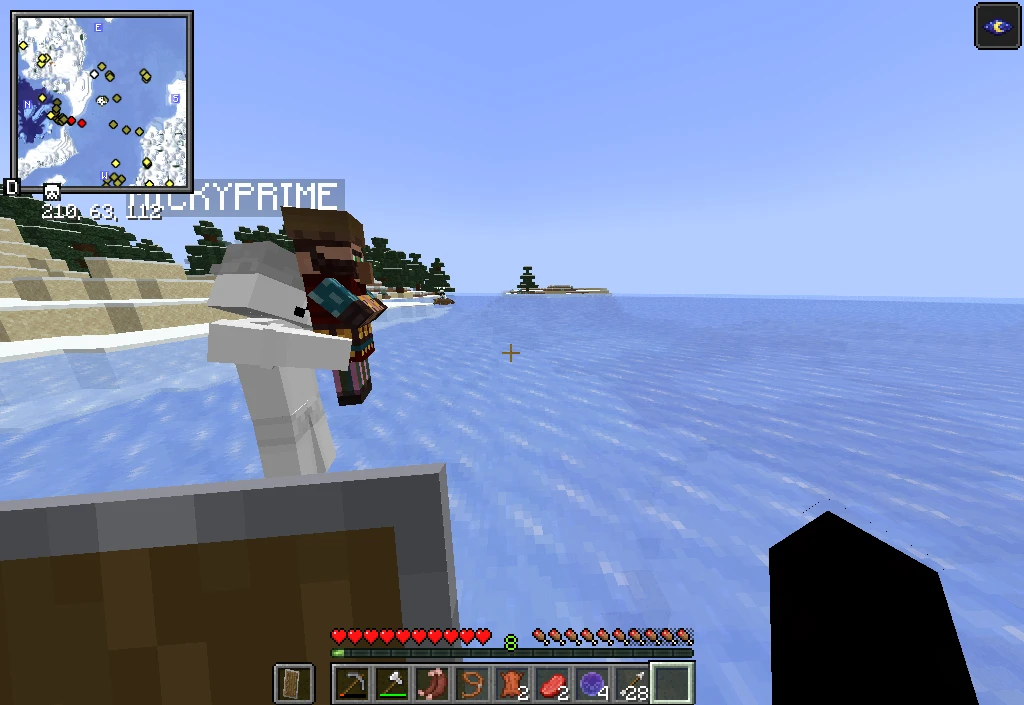Select the raw meat hotbar slot
This screenshot has height=705, width=1024.
pyautogui.click(x=551, y=684)
